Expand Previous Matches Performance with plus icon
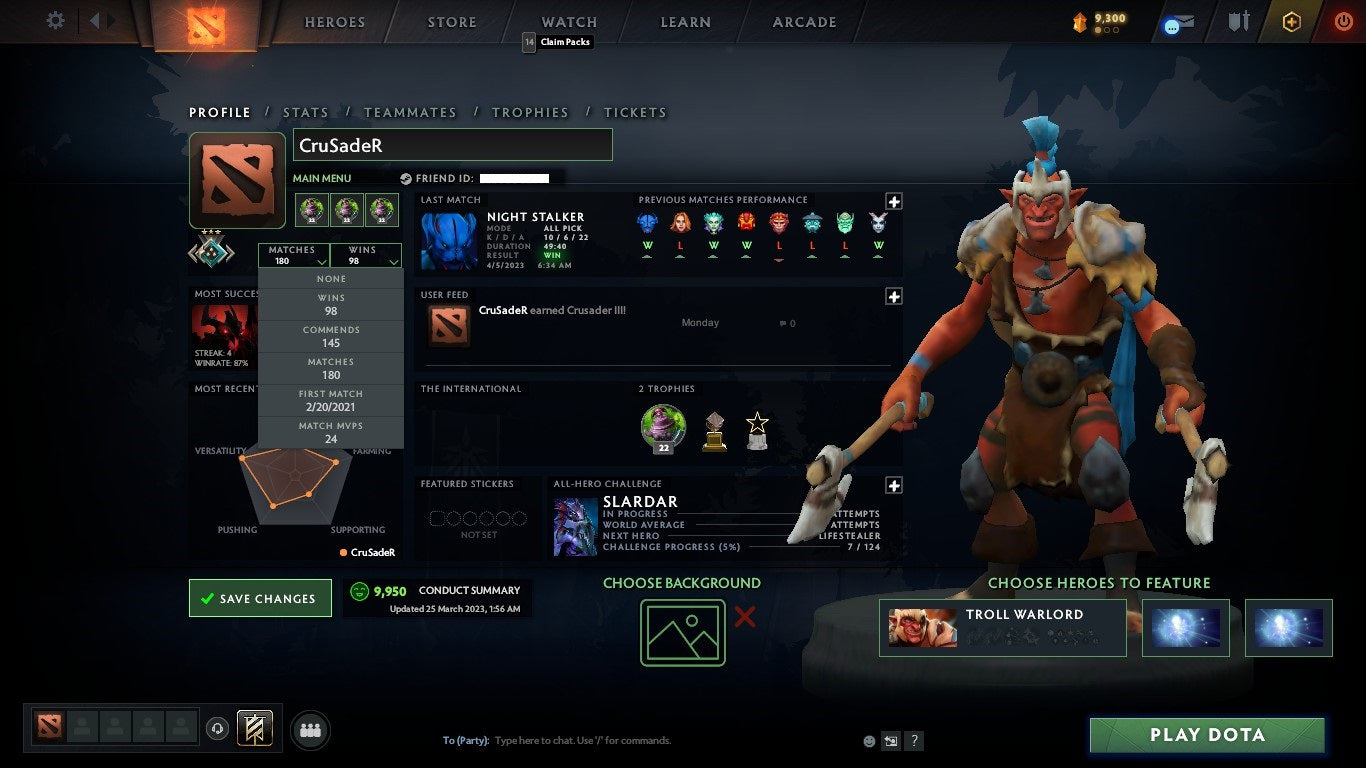 (x=893, y=200)
